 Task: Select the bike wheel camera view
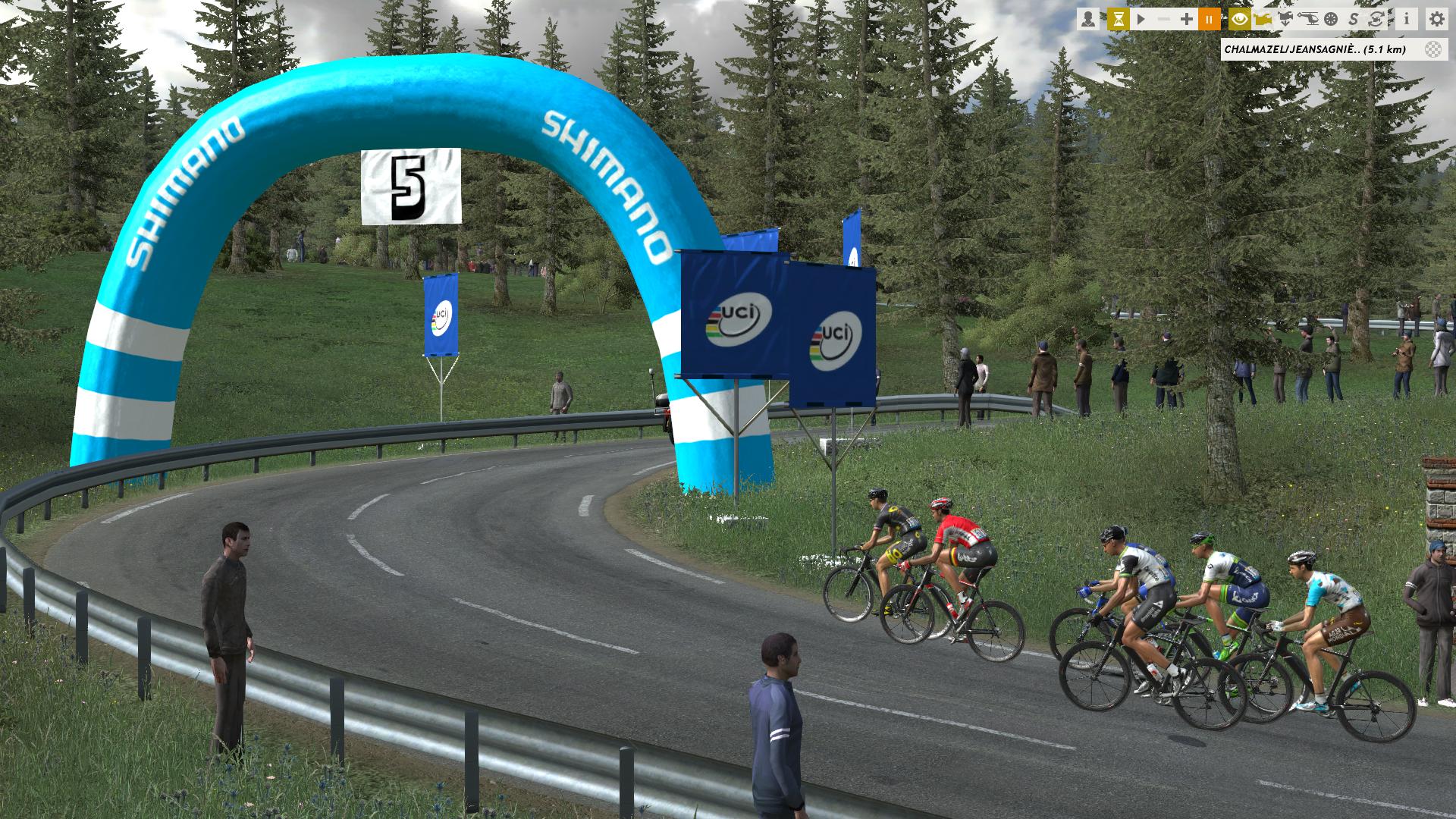pos(1331,19)
